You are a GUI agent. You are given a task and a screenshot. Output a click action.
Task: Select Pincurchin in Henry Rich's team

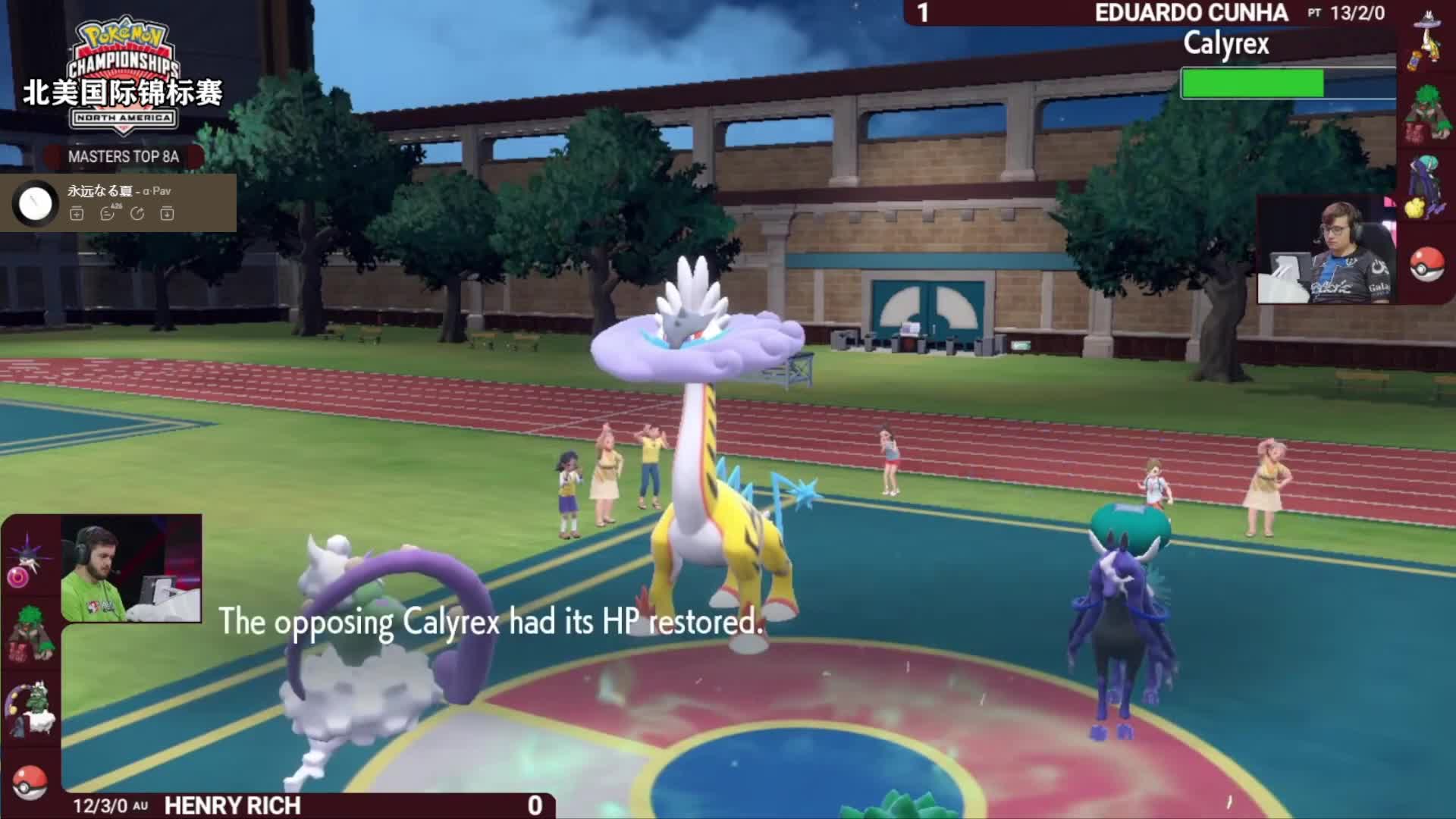[x=27, y=563]
